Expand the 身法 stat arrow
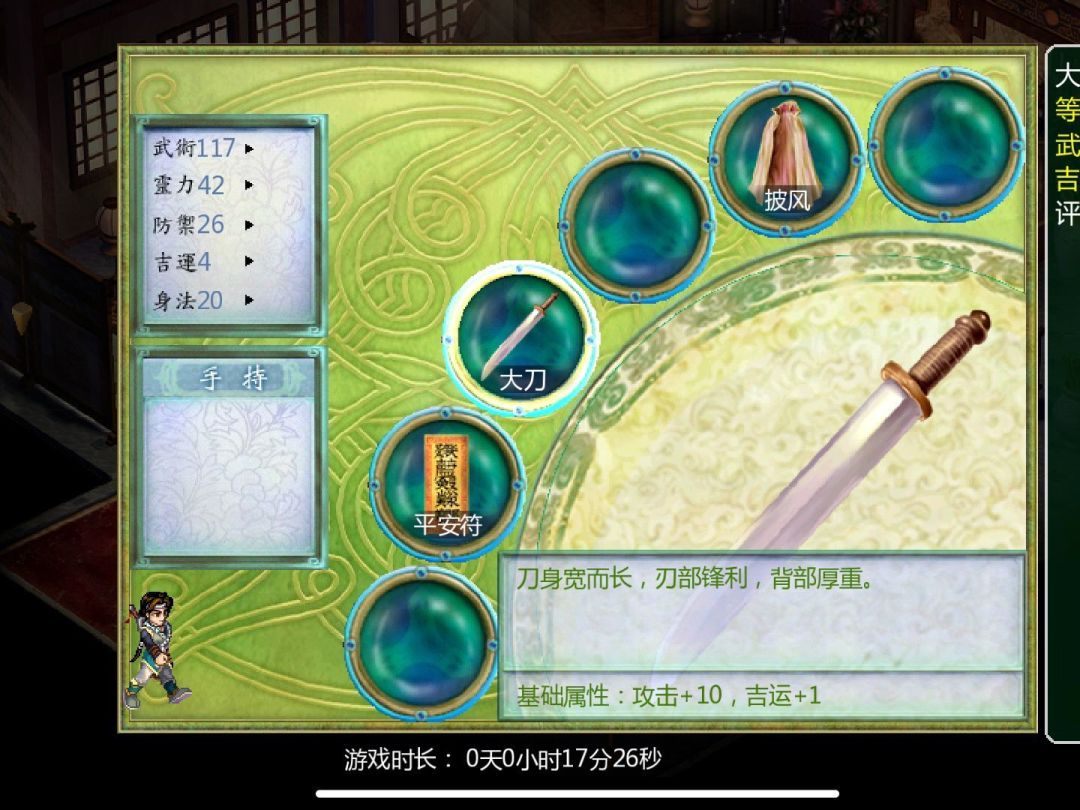The image size is (1080, 810). click(249, 300)
